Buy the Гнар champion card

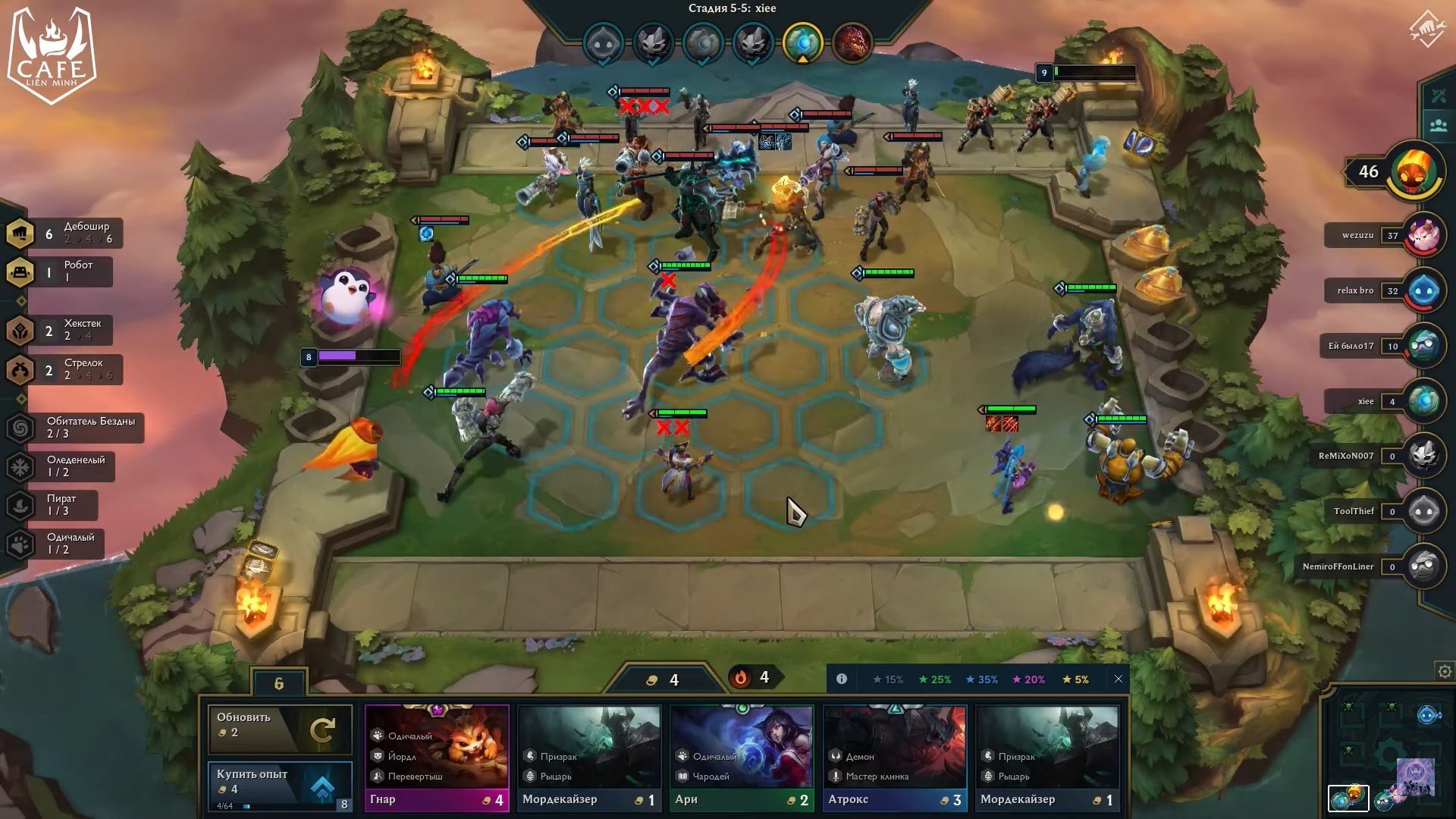pyautogui.click(x=437, y=758)
